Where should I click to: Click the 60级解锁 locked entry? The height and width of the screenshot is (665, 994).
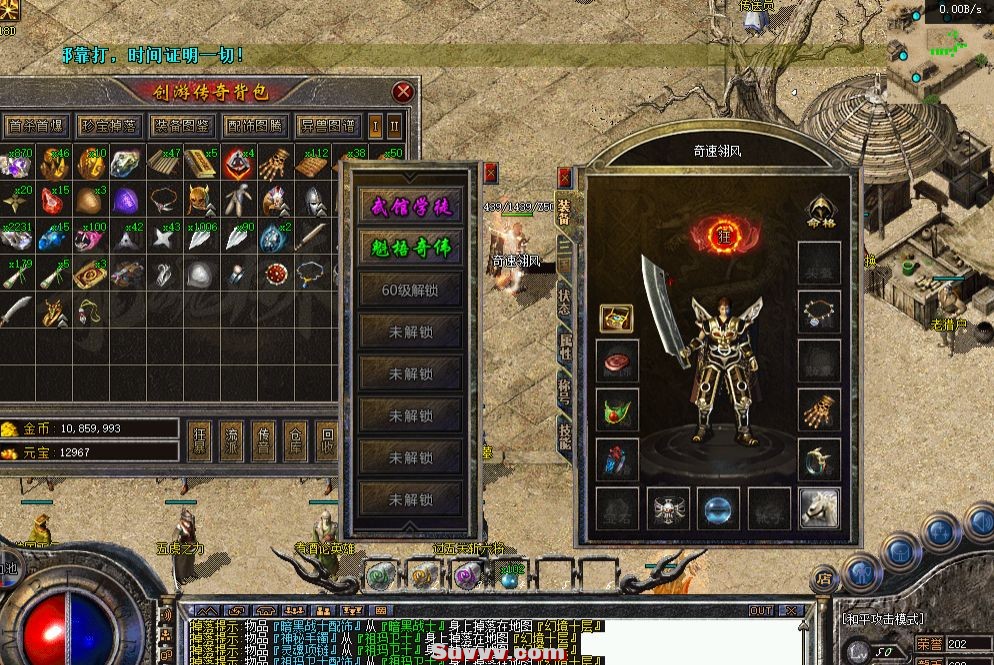pyautogui.click(x=411, y=290)
